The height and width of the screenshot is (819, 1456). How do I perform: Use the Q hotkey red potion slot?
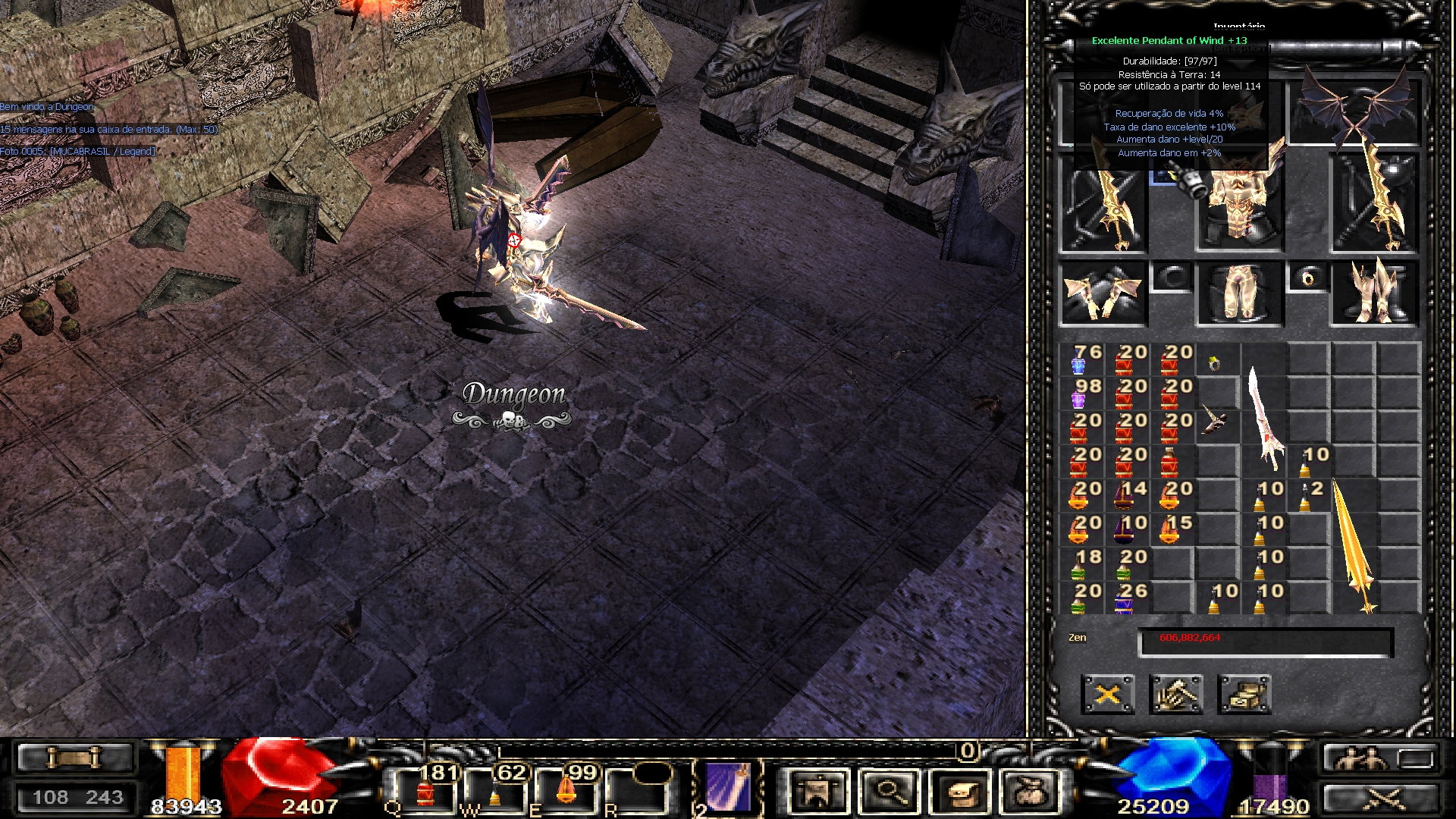pyautogui.click(x=425, y=790)
